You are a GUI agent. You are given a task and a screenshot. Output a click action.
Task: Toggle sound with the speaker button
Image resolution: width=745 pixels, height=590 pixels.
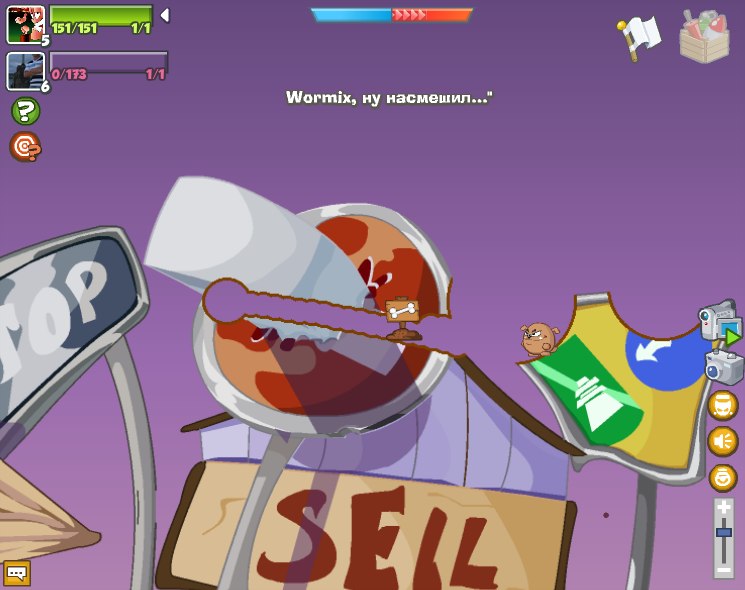(x=723, y=441)
